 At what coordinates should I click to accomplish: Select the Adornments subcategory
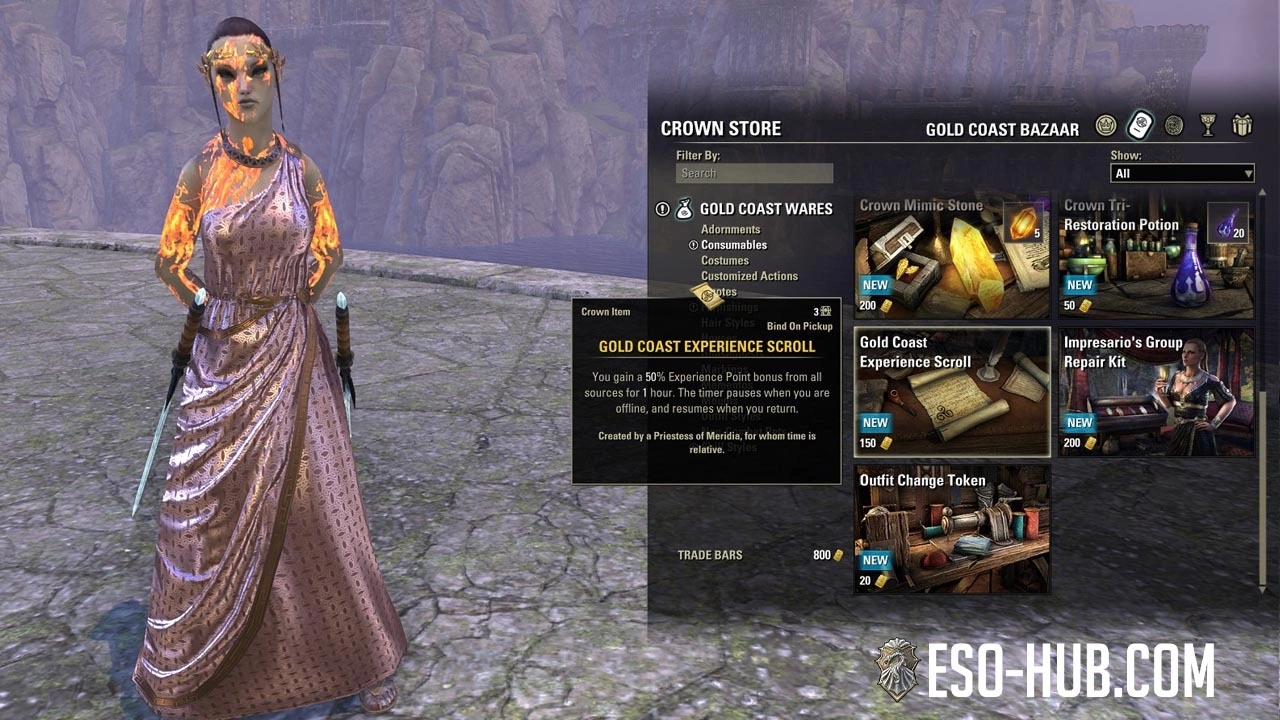[x=730, y=230]
